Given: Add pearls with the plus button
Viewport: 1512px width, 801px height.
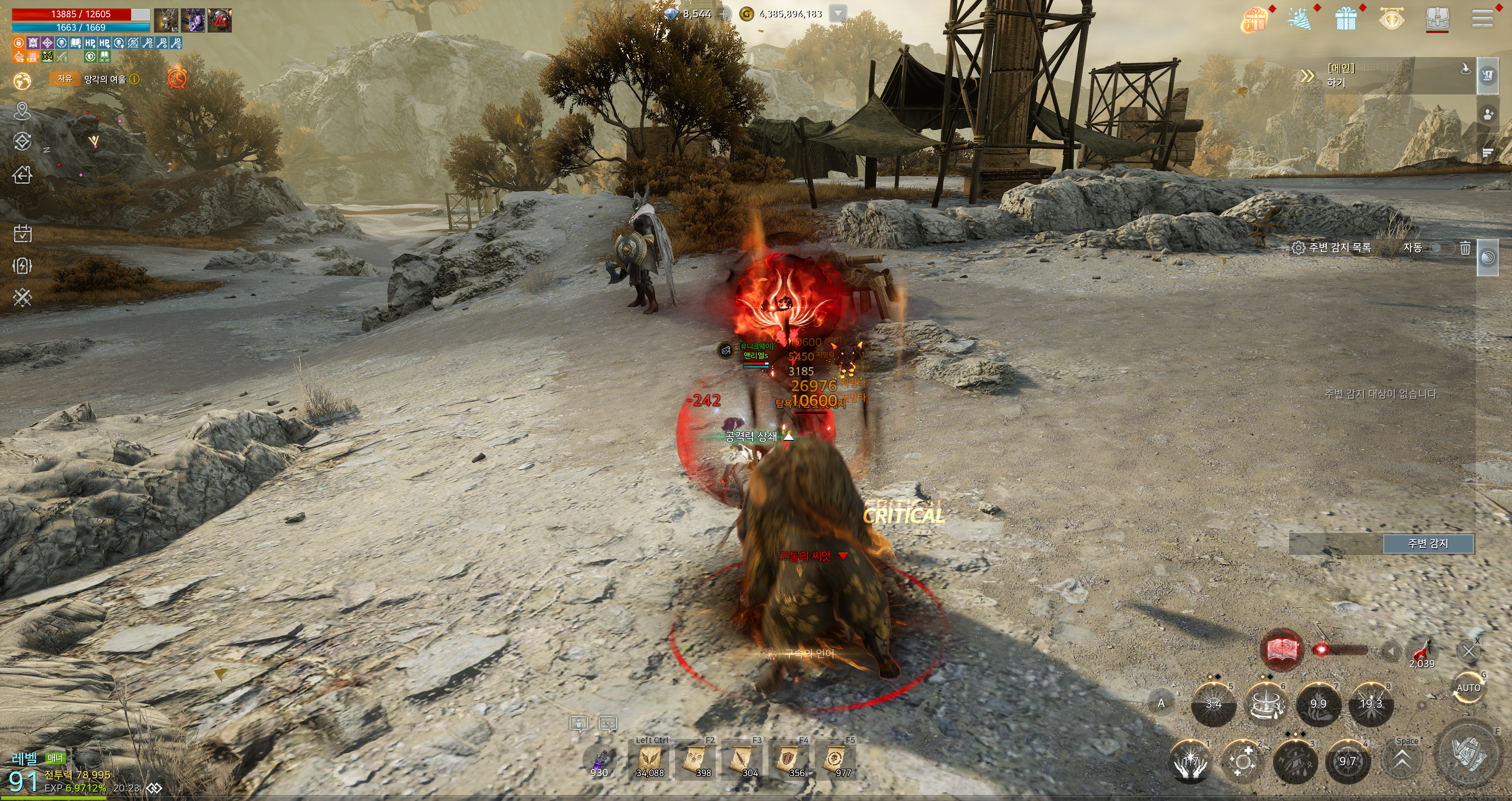Looking at the screenshot, I should coord(724,13).
